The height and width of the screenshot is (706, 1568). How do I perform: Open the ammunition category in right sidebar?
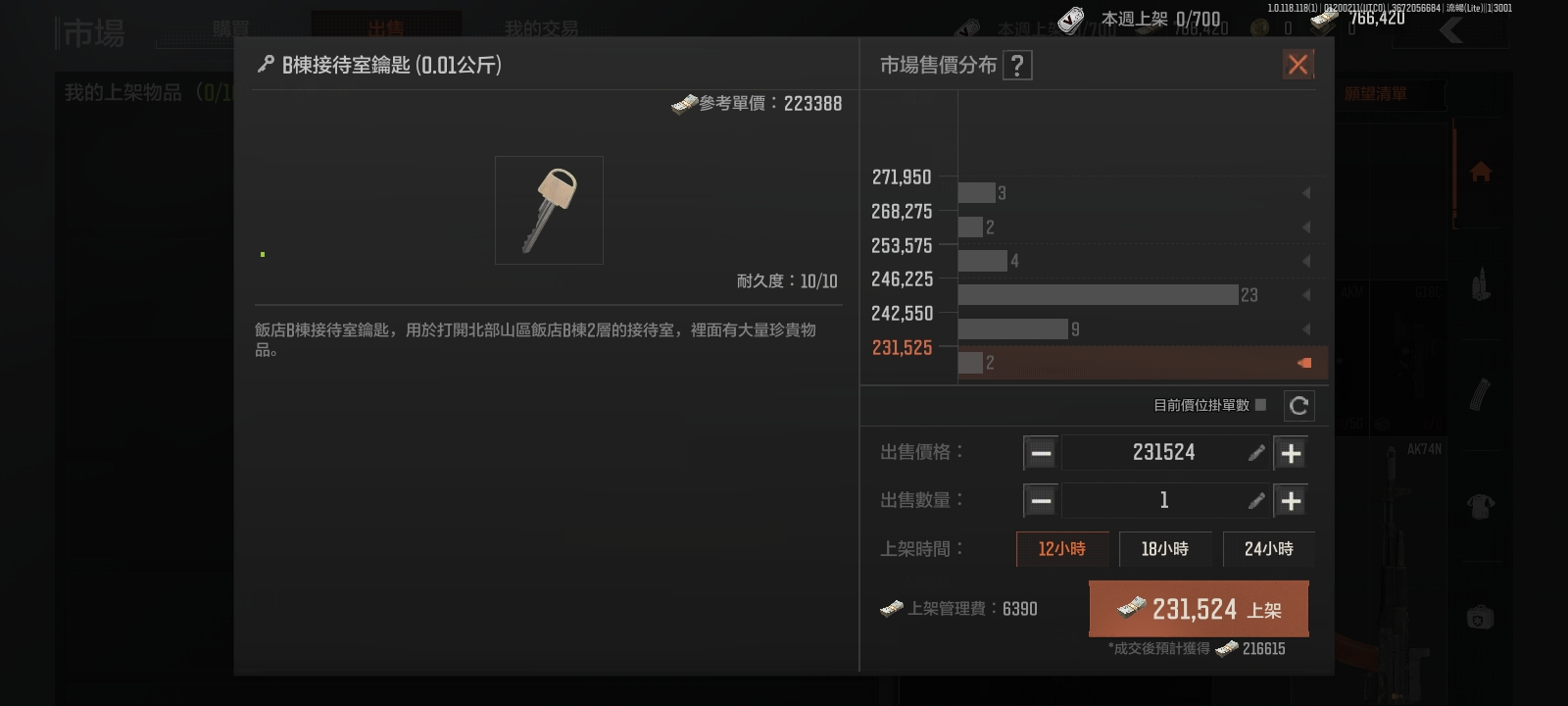click(1480, 281)
